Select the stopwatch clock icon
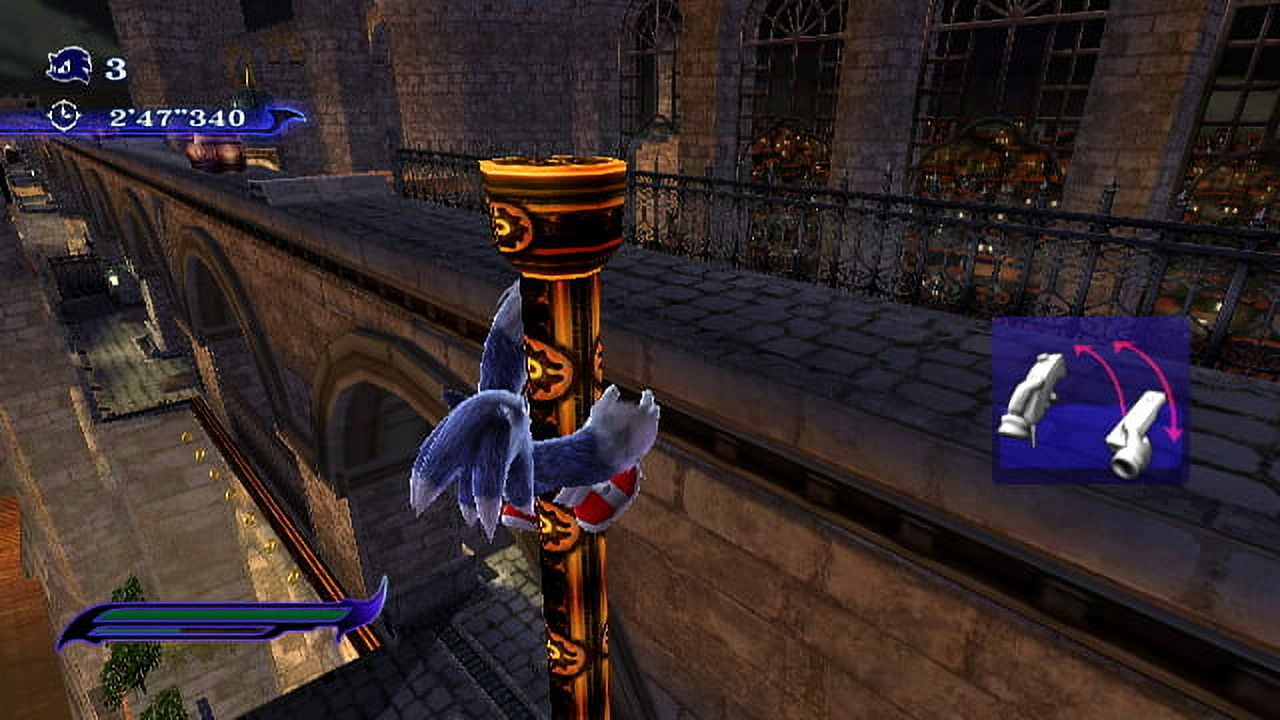 (63, 116)
